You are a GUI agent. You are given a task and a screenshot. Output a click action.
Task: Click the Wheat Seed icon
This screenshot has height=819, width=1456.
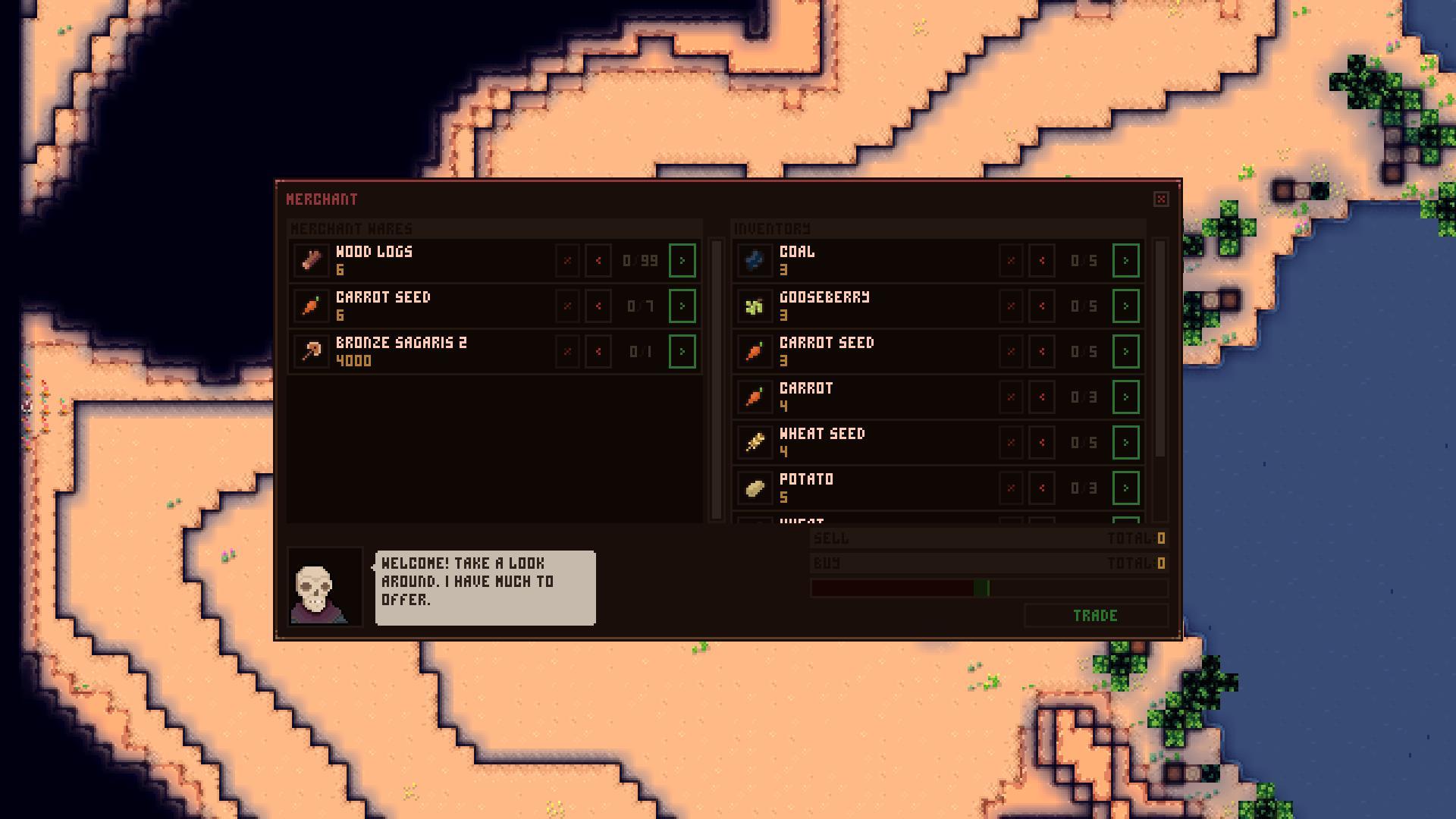[755, 442]
